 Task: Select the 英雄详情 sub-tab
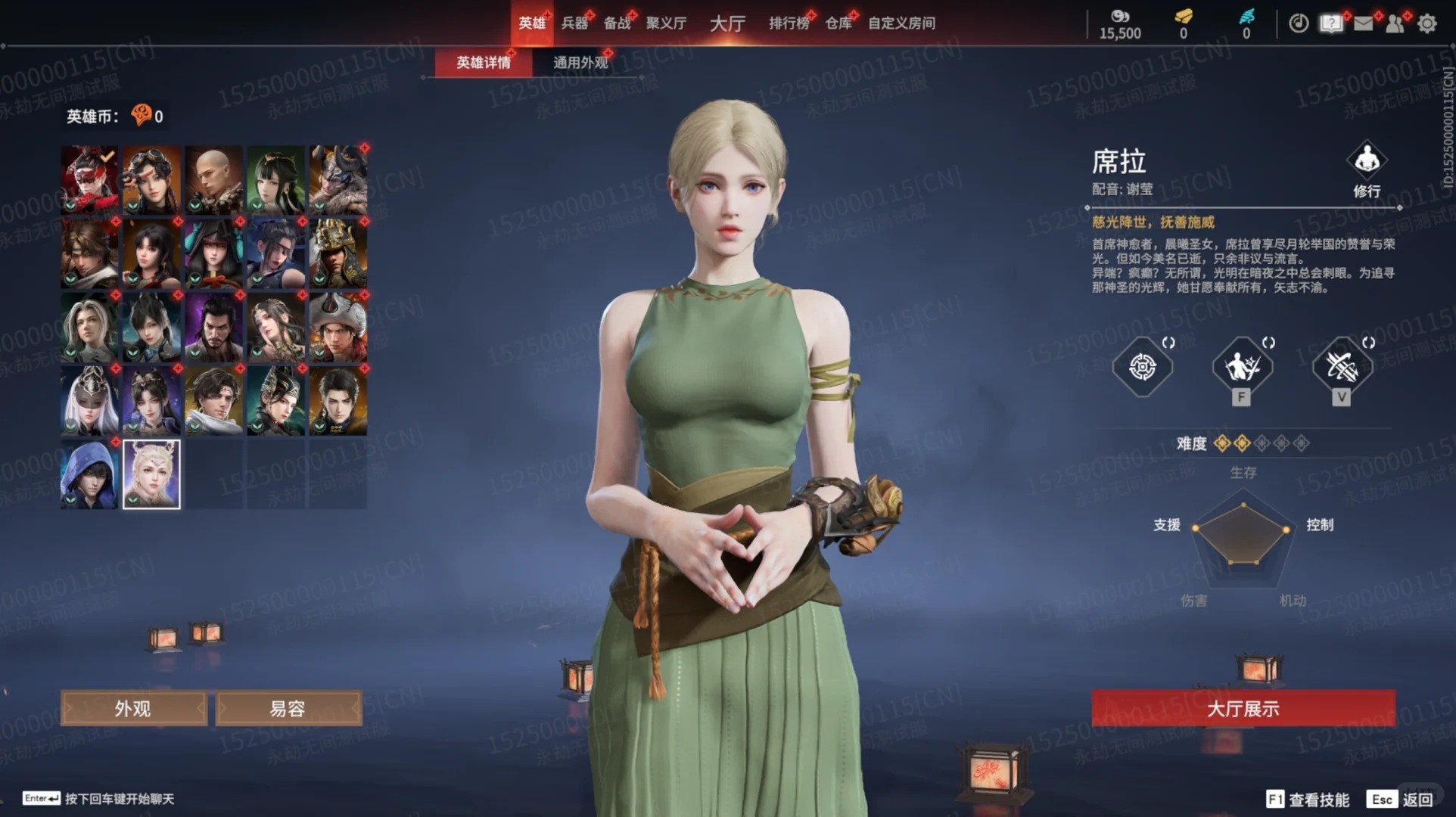(x=484, y=62)
